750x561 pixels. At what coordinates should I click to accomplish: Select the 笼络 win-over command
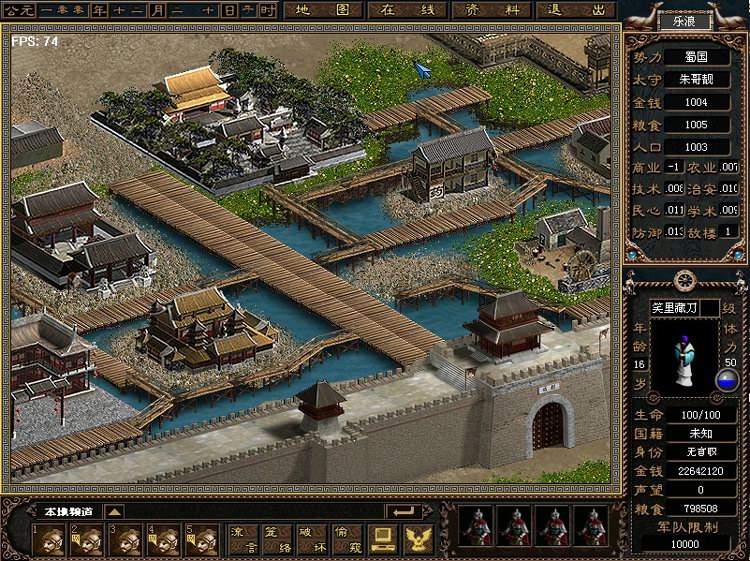[278, 540]
